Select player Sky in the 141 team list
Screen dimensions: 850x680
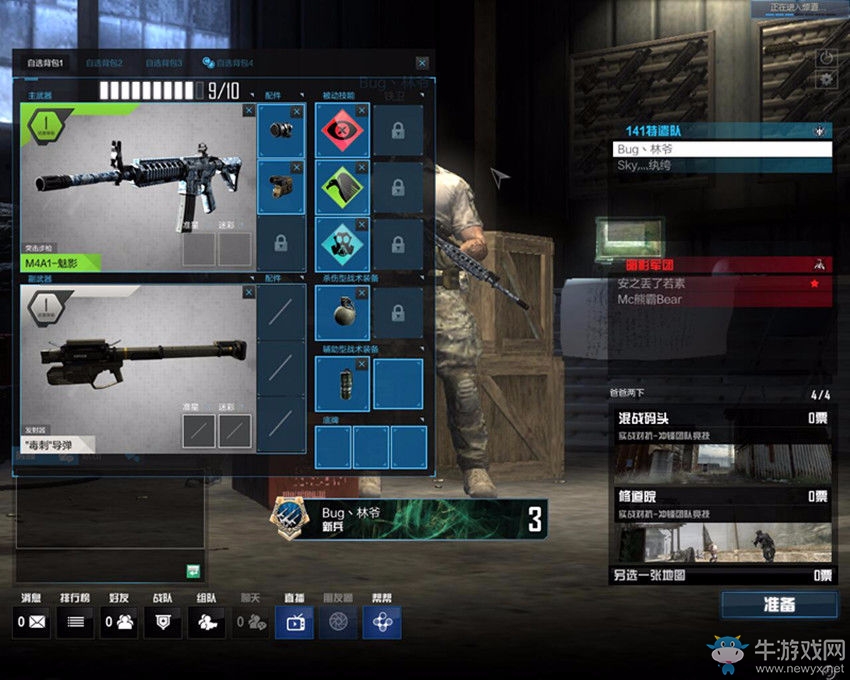point(722,165)
